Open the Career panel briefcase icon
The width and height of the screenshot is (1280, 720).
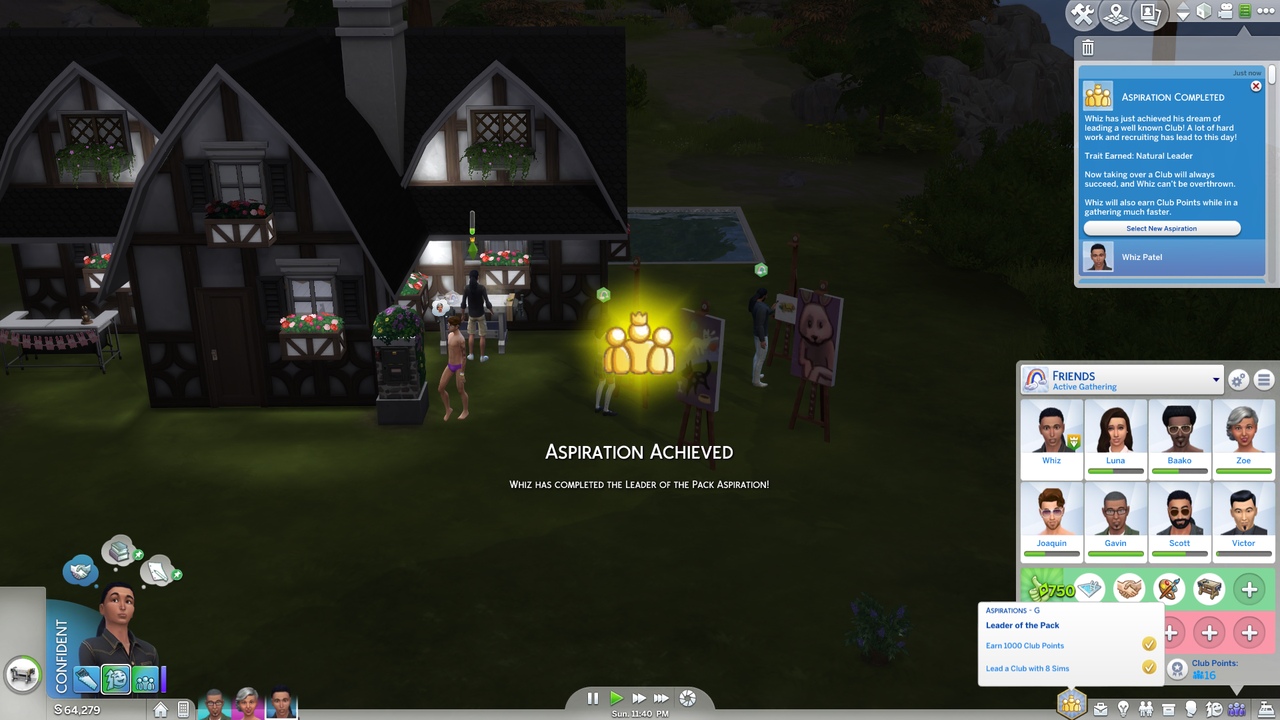click(x=1100, y=709)
